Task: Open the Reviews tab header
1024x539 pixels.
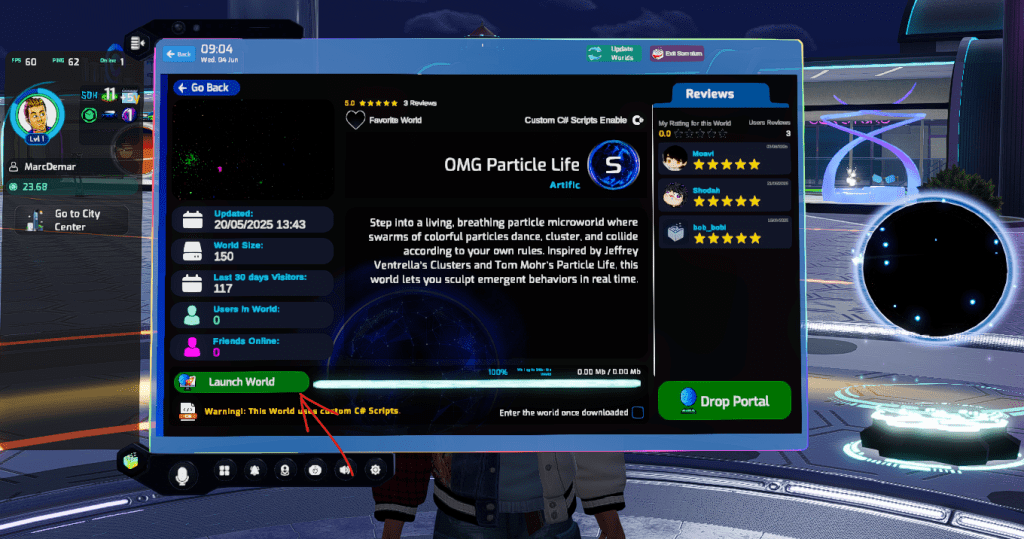Action: [x=710, y=94]
